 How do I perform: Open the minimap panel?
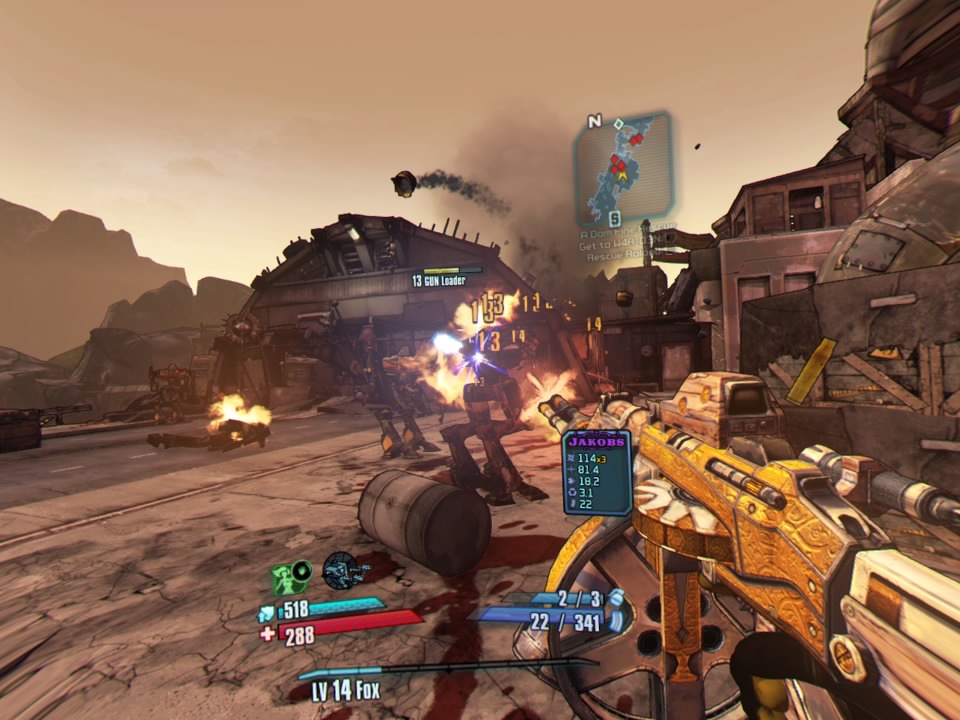coord(621,170)
